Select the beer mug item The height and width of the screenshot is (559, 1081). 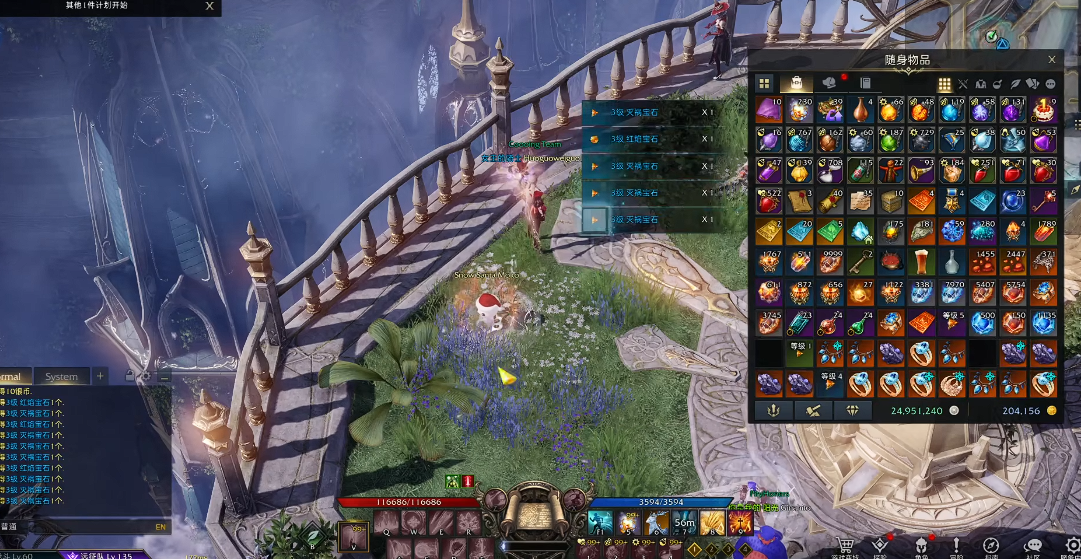[x=921, y=263]
